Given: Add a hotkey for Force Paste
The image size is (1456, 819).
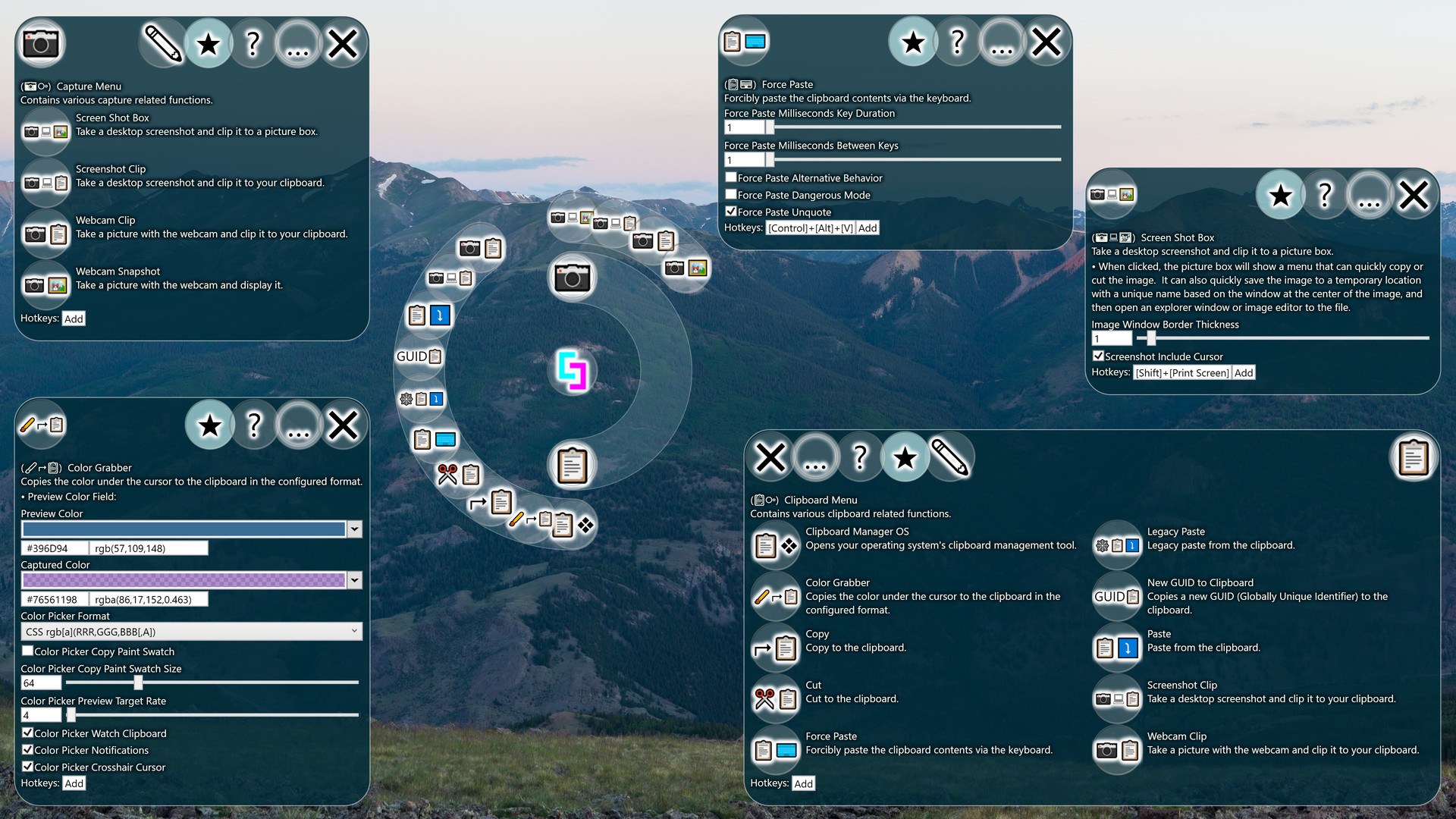Looking at the screenshot, I should [x=868, y=227].
